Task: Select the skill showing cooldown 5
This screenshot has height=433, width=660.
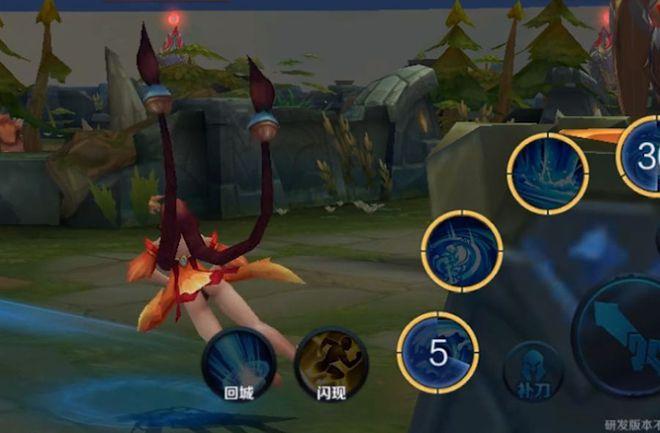Action: [438, 352]
